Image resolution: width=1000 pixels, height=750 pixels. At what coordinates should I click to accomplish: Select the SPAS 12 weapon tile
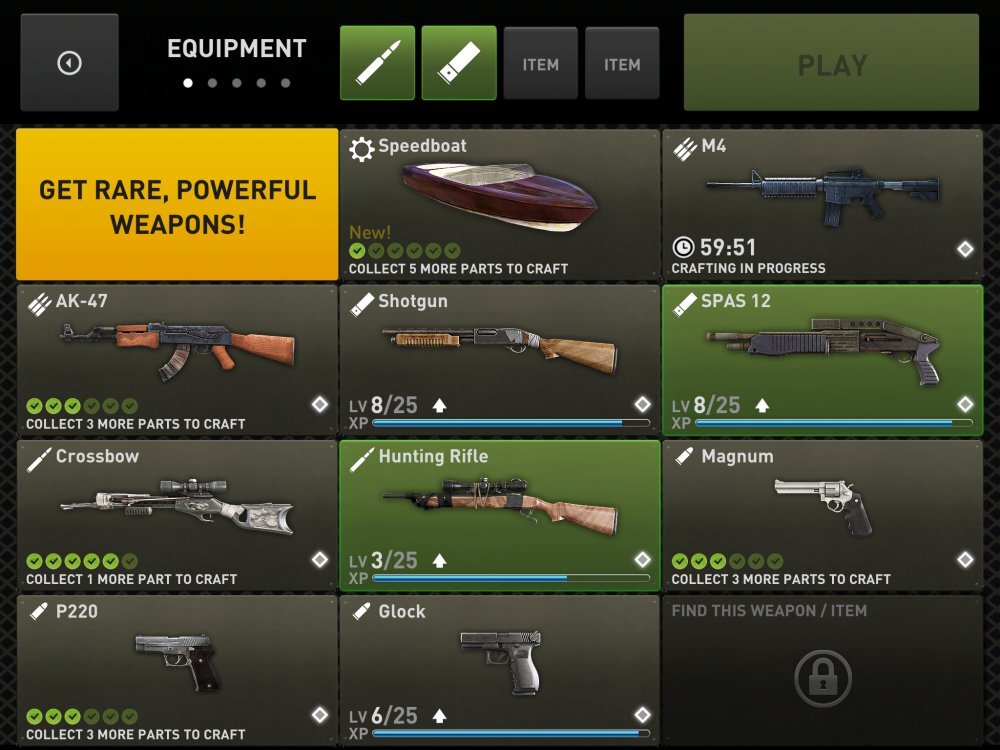[x=822, y=360]
